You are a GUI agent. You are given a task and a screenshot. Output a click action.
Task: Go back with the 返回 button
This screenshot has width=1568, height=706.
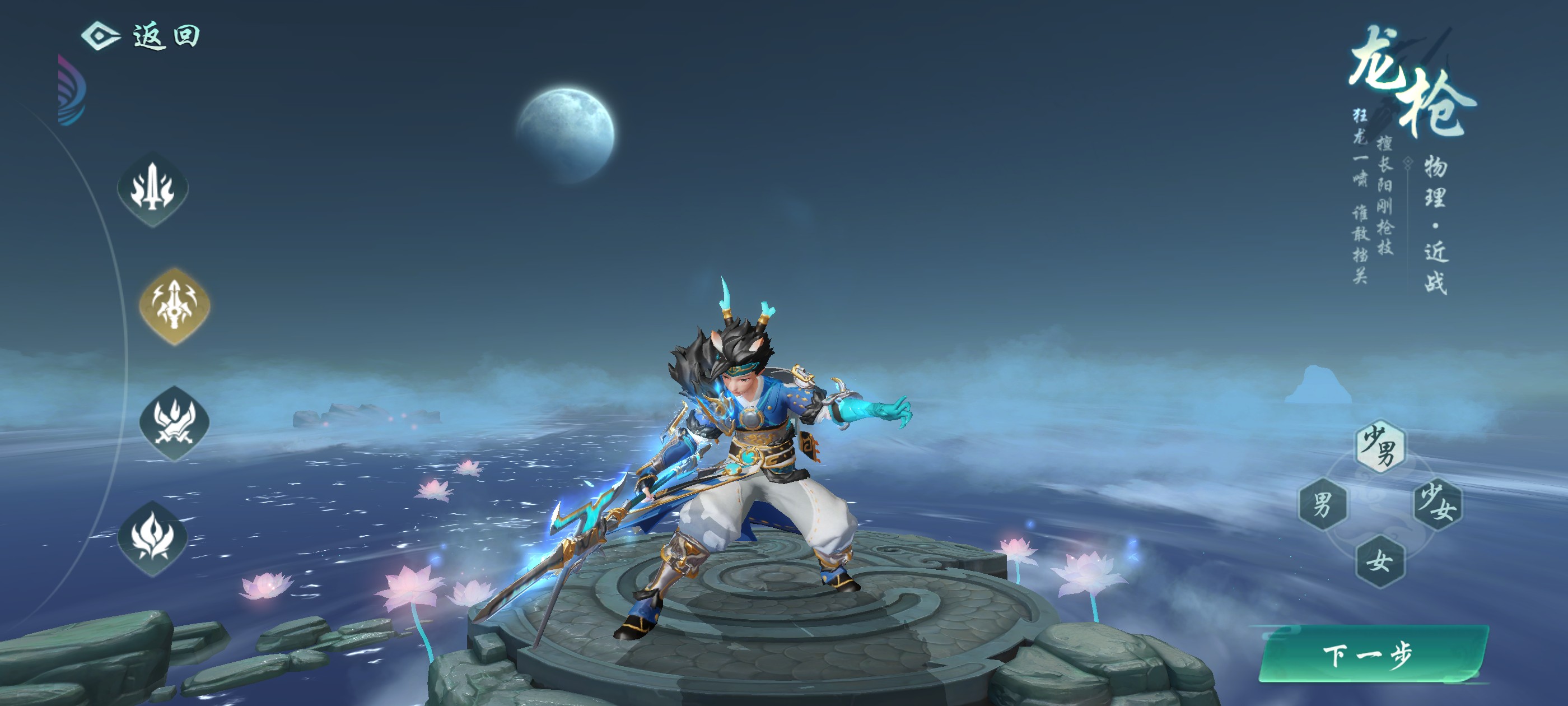pyautogui.click(x=141, y=35)
